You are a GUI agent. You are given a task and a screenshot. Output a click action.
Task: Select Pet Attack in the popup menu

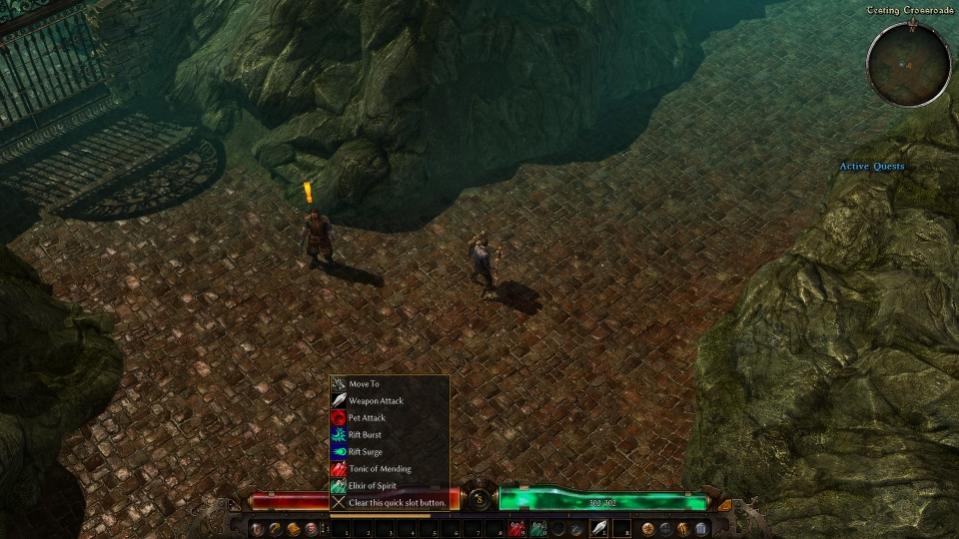coord(367,418)
